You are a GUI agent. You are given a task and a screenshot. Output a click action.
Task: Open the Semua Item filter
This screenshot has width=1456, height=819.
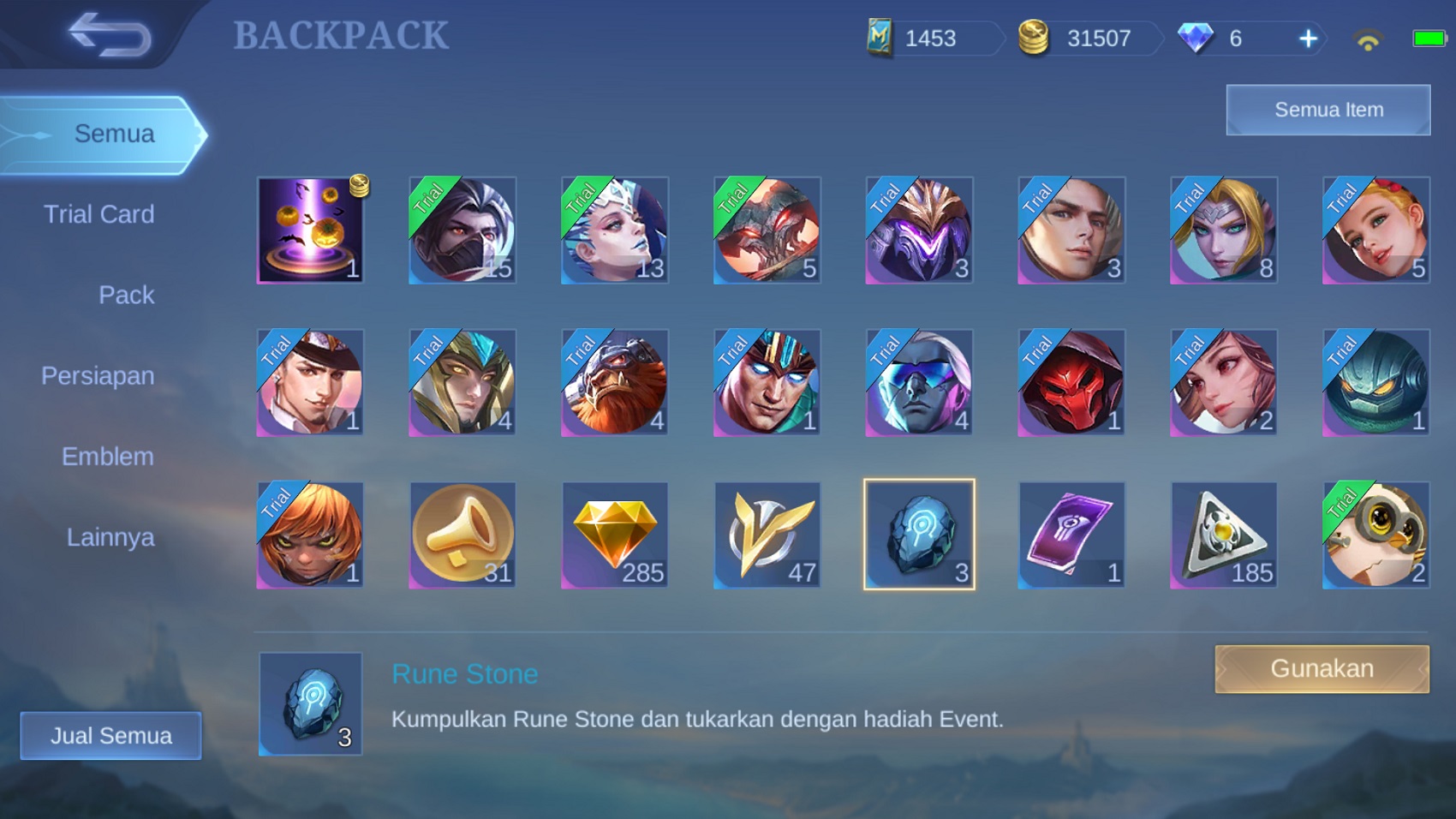click(1328, 110)
